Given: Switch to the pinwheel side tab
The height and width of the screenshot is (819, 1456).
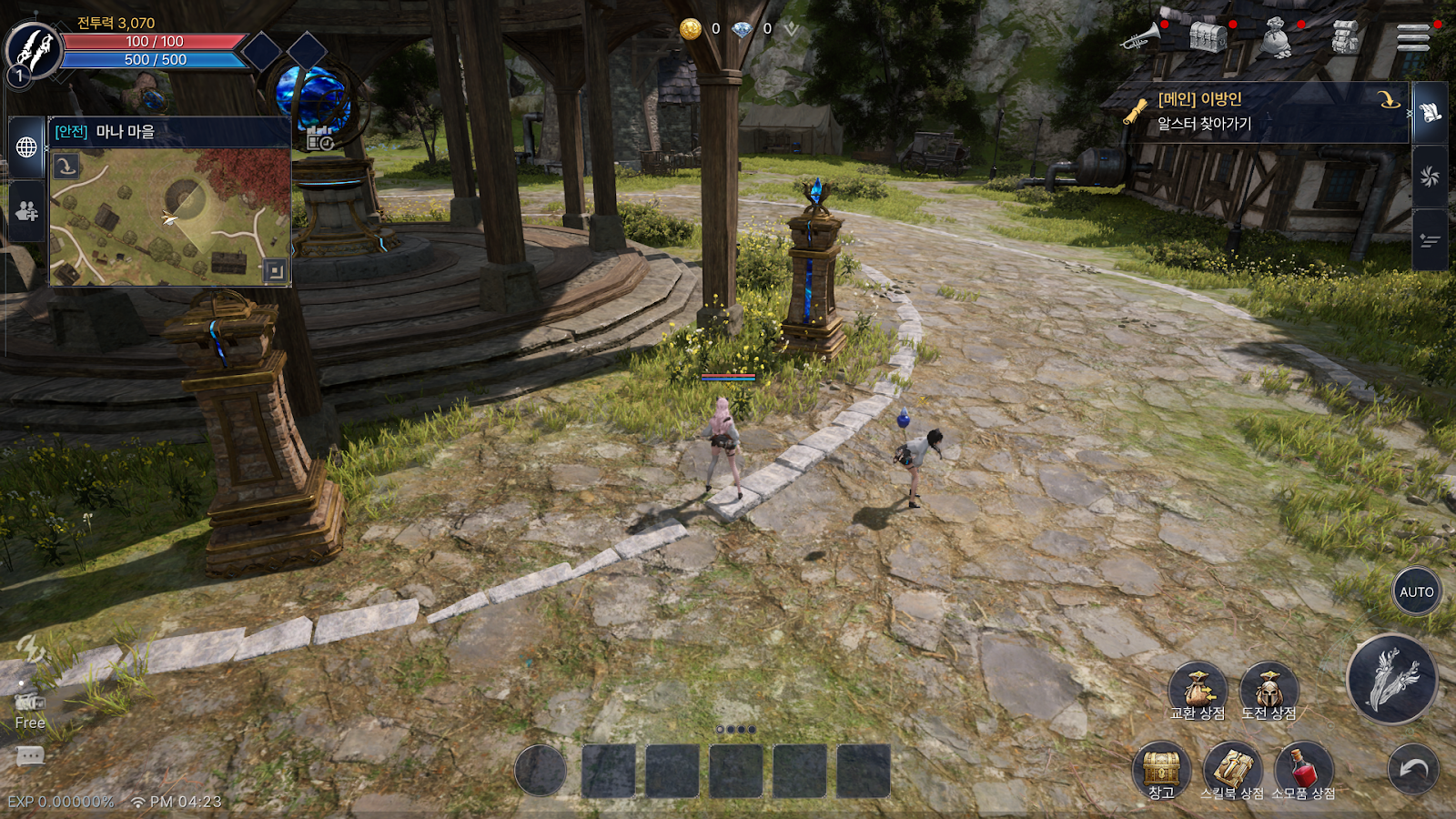Looking at the screenshot, I should (1430, 177).
